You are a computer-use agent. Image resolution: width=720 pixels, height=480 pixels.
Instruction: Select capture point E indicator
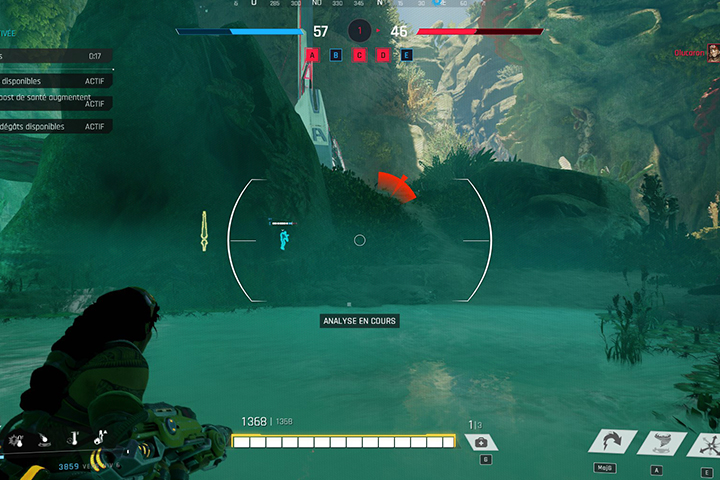[407, 55]
